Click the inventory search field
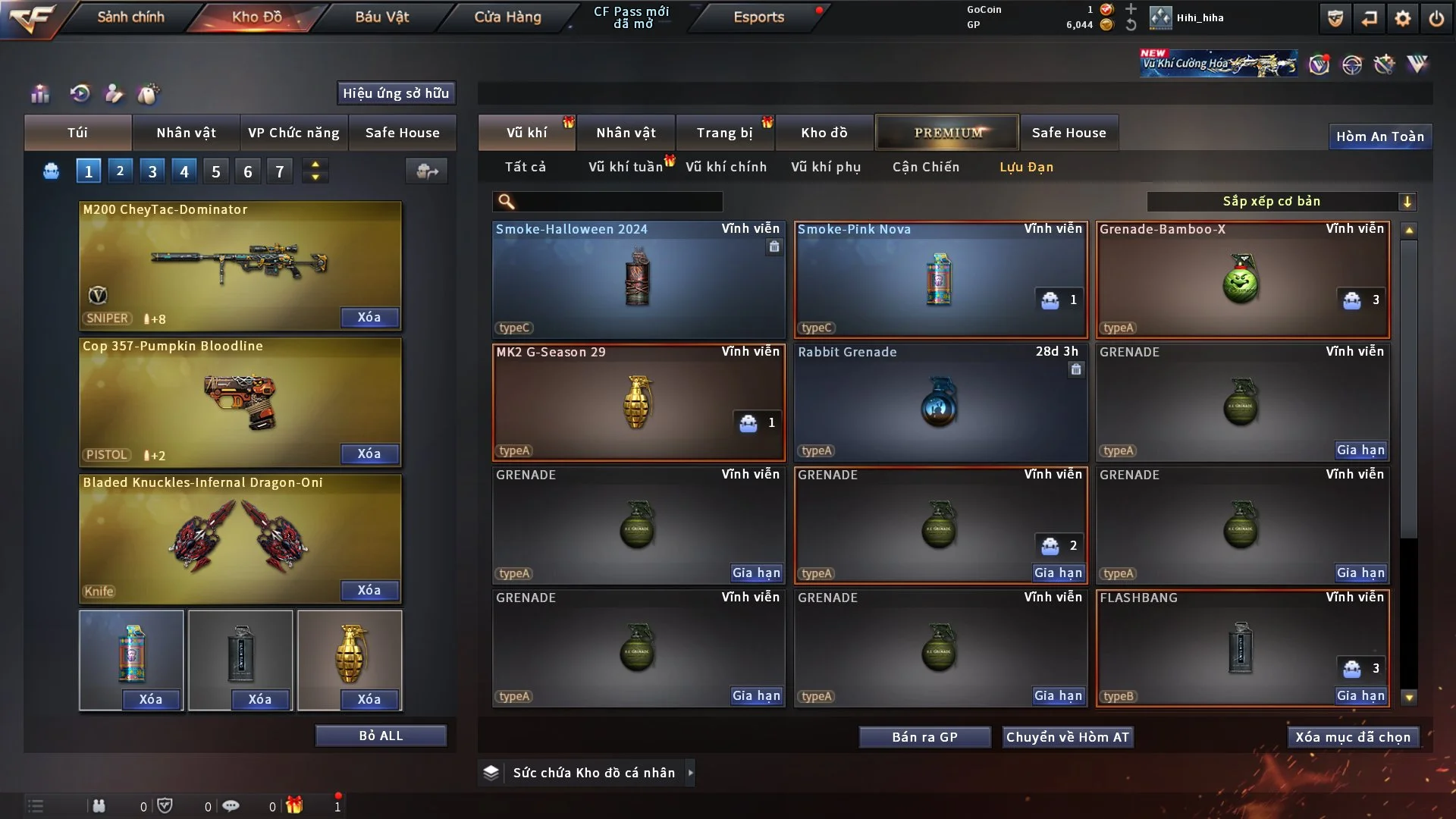 tap(618, 201)
